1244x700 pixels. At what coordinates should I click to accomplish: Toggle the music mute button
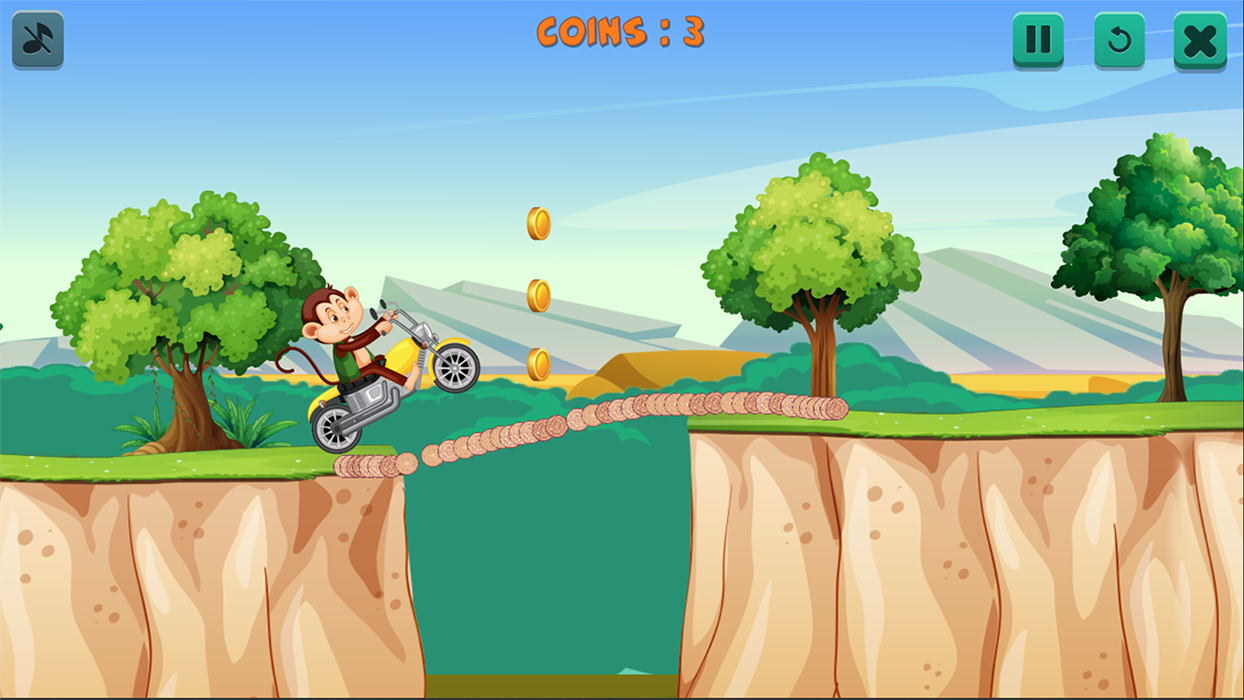pyautogui.click(x=38, y=39)
